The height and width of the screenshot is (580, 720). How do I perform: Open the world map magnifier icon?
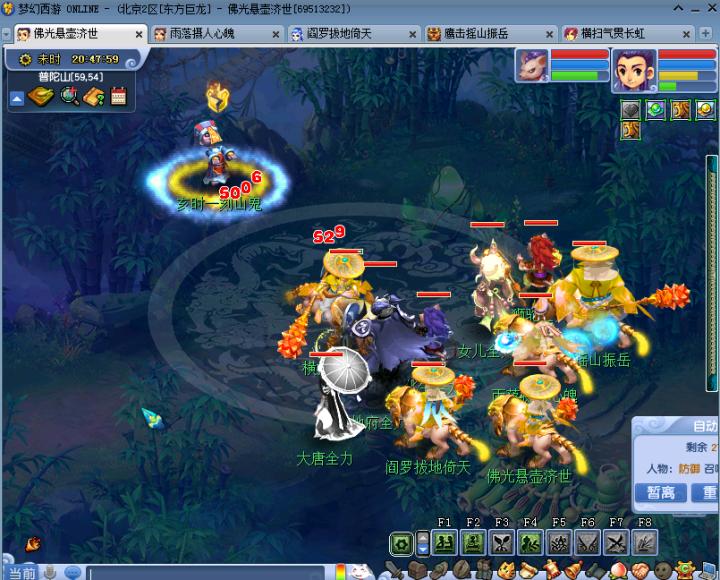[x=69, y=97]
